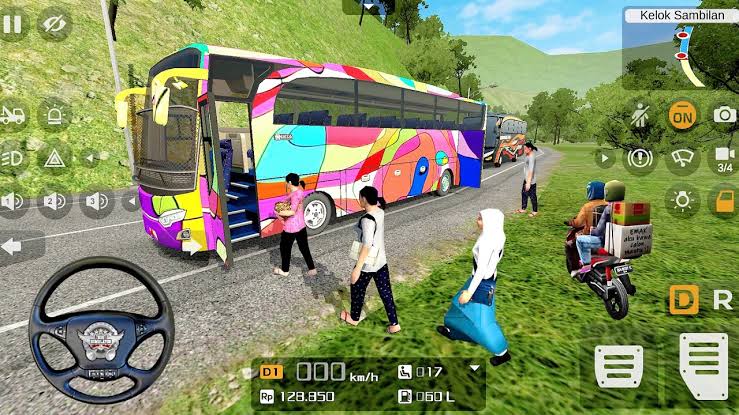The height and width of the screenshot is (415, 739).
Task: Shift to the D drive gear
Action: click(x=684, y=298)
